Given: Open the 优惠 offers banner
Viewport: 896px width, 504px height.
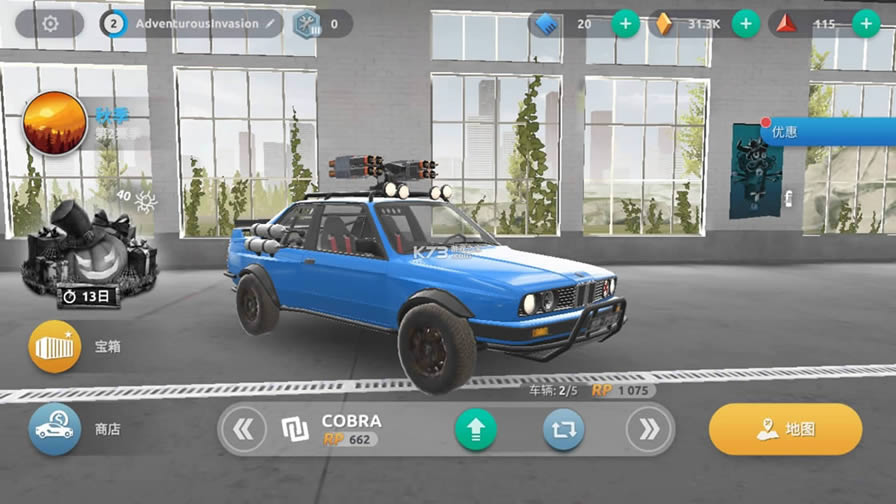Looking at the screenshot, I should pyautogui.click(x=826, y=131).
